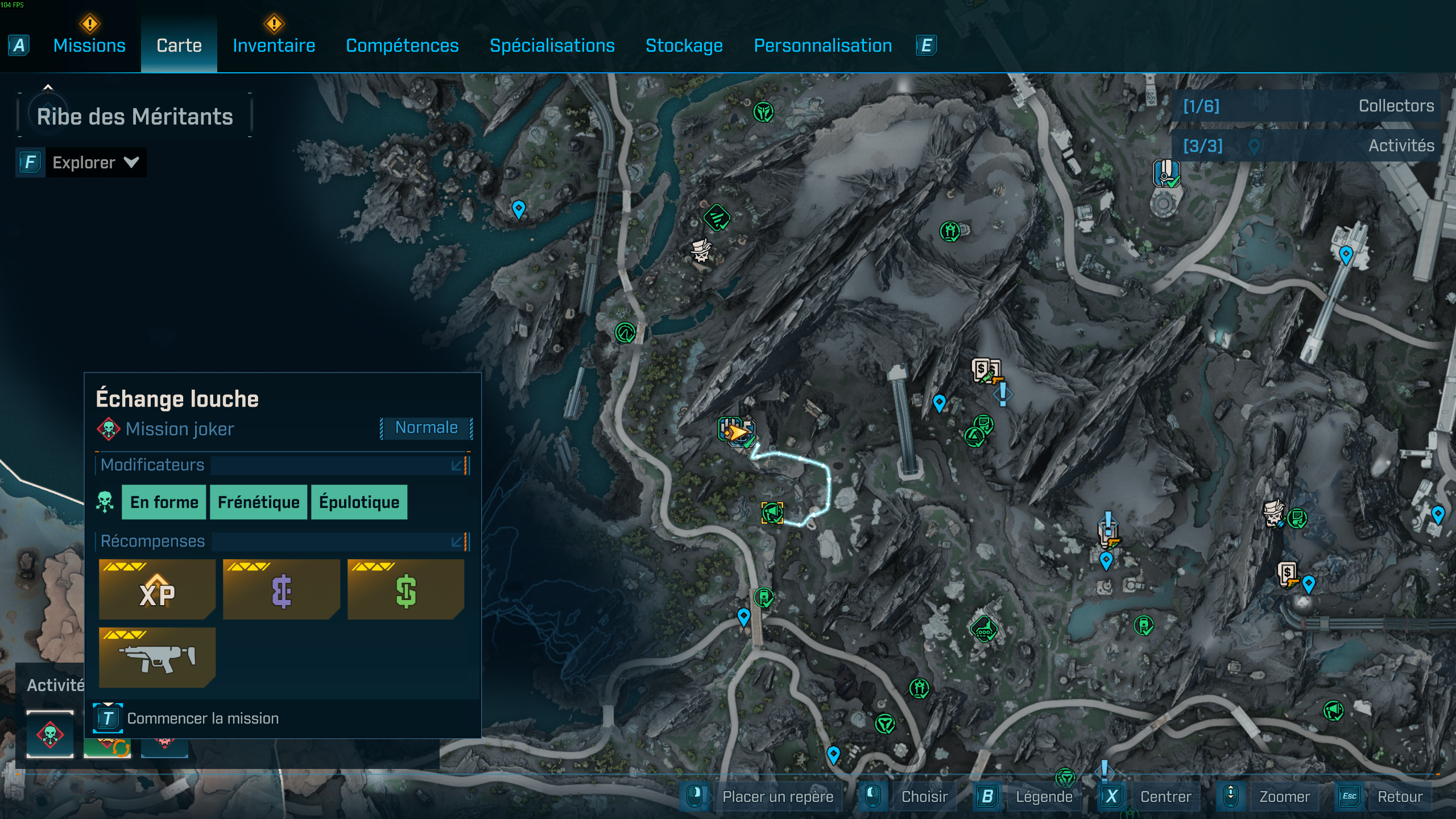Expand the Explorer dropdown
Viewport: 1456px width, 819px height.
[x=95, y=163]
